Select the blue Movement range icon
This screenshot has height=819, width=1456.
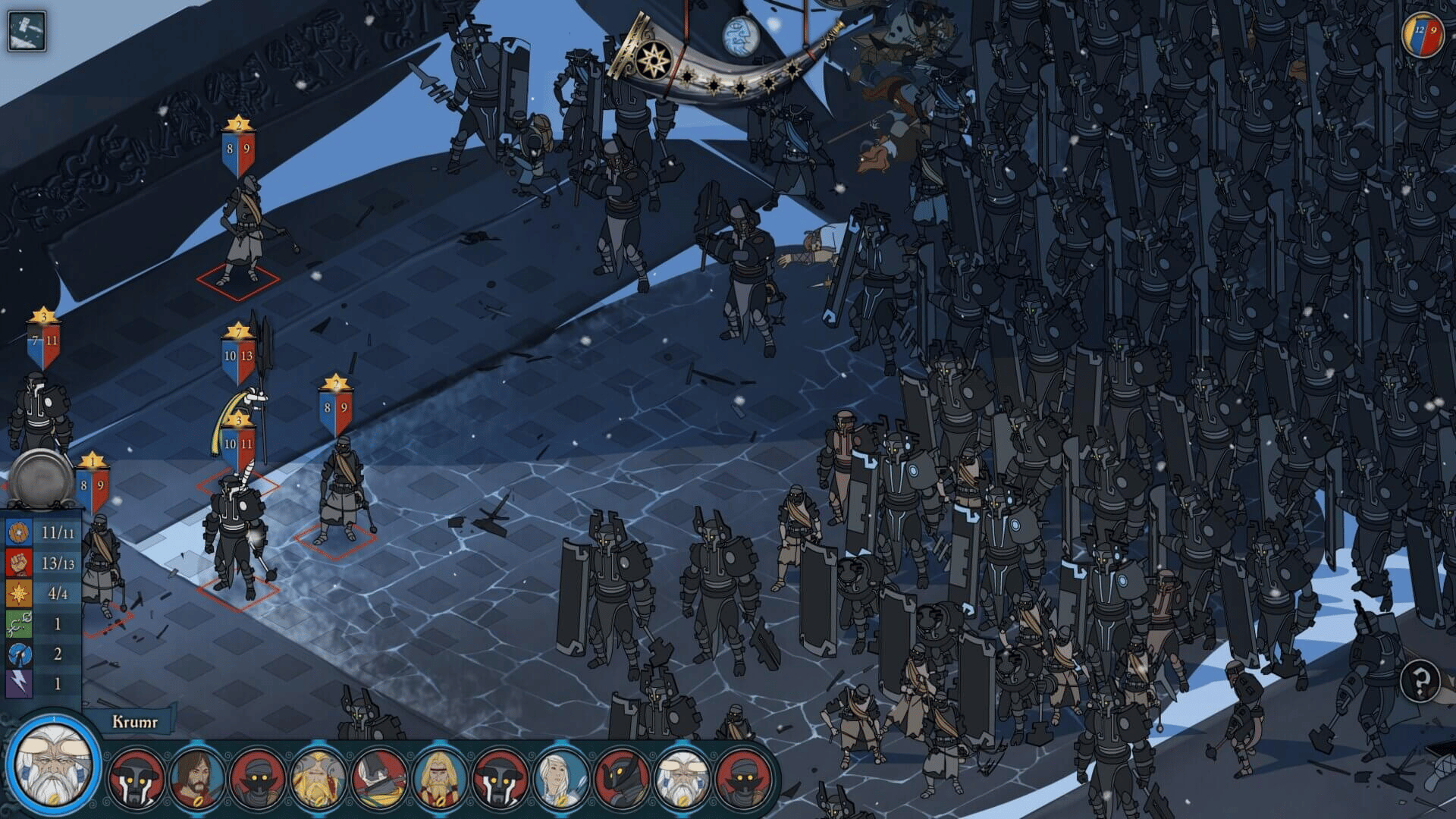click(19, 654)
